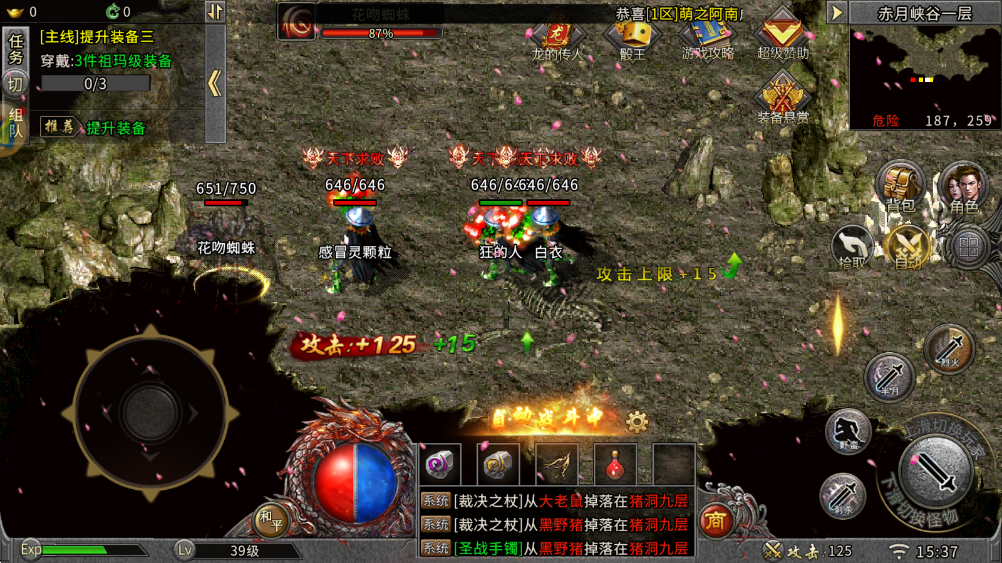Image resolution: width=1002 pixels, height=563 pixels.
Task: Open the 商 shop button
Action: point(714,519)
